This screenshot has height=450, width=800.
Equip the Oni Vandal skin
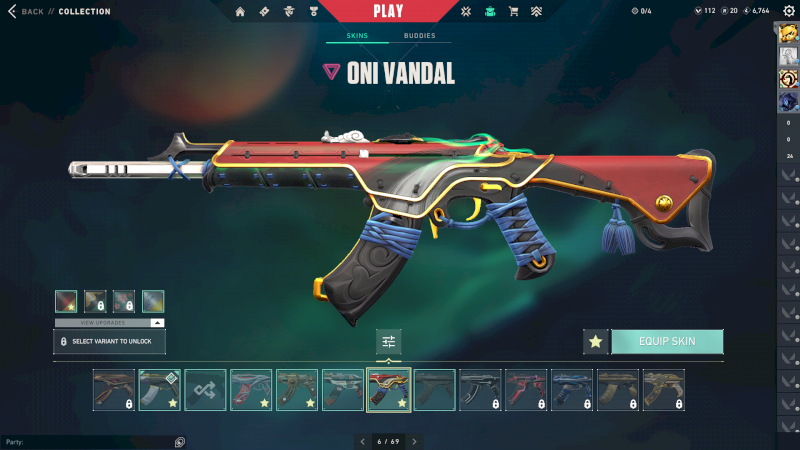pyautogui.click(x=667, y=341)
